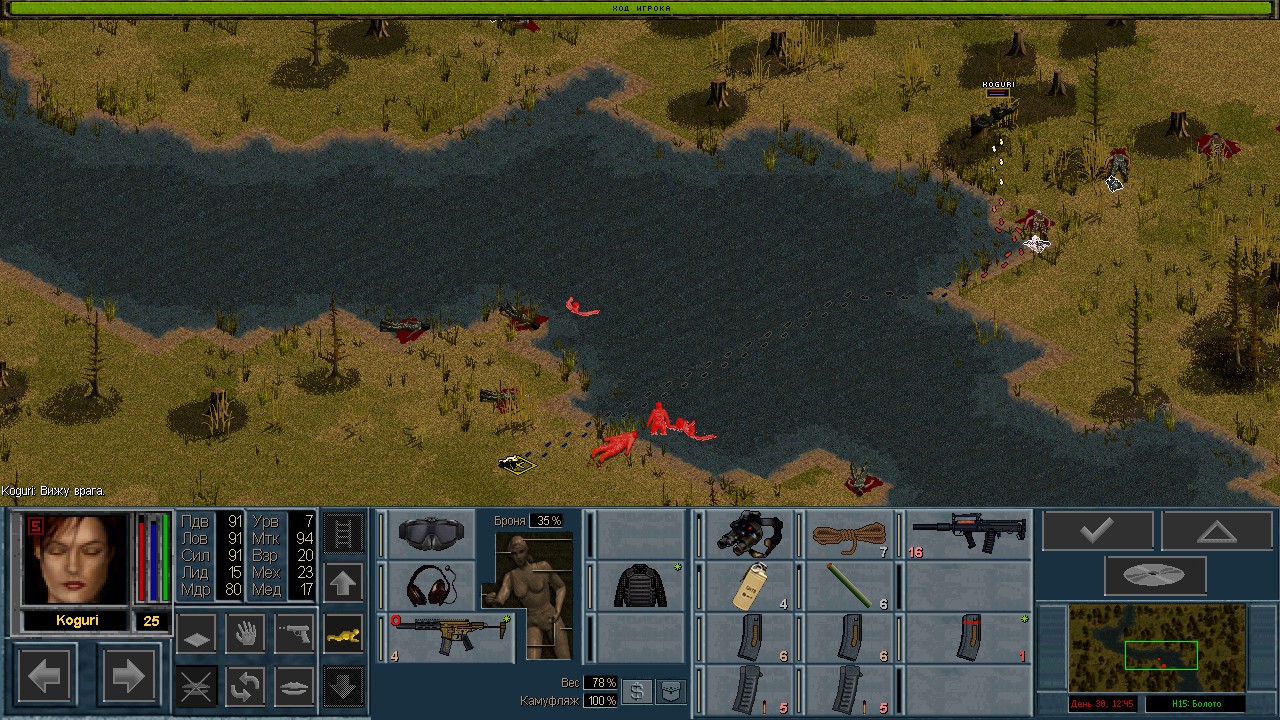Select the magazine with red band

tap(968, 637)
